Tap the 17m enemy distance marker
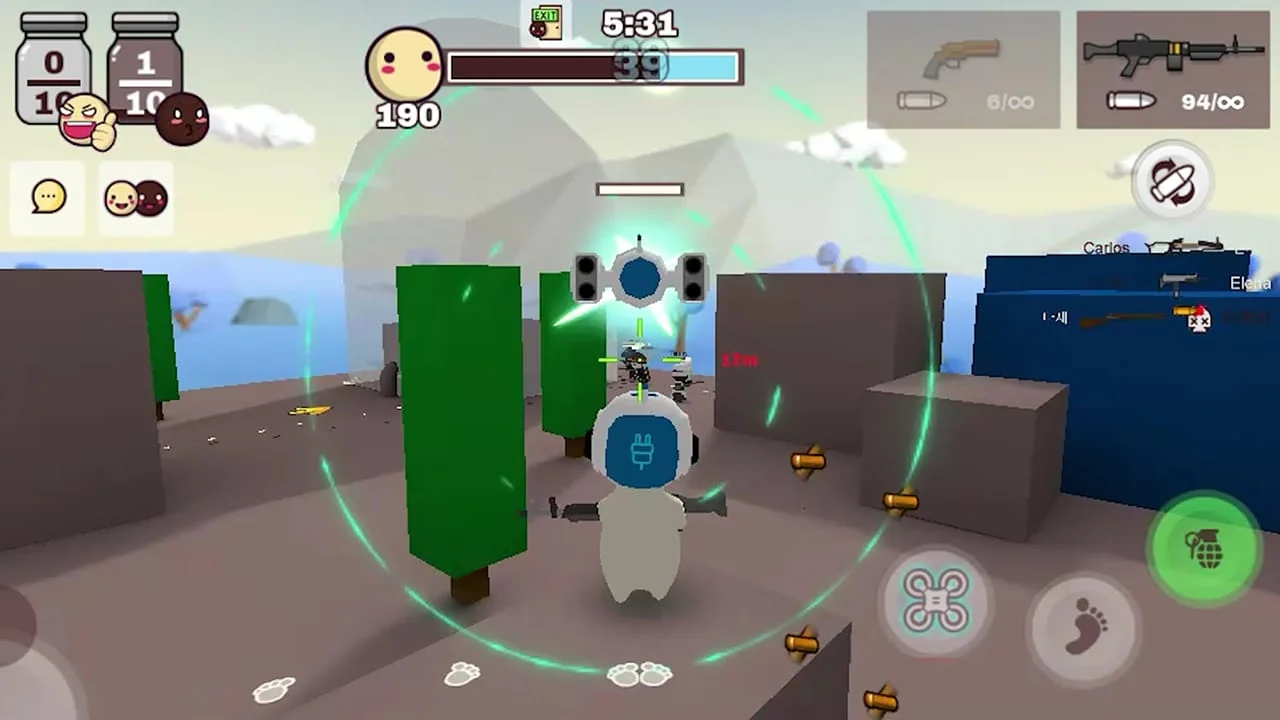The width and height of the screenshot is (1280, 720). [737, 358]
